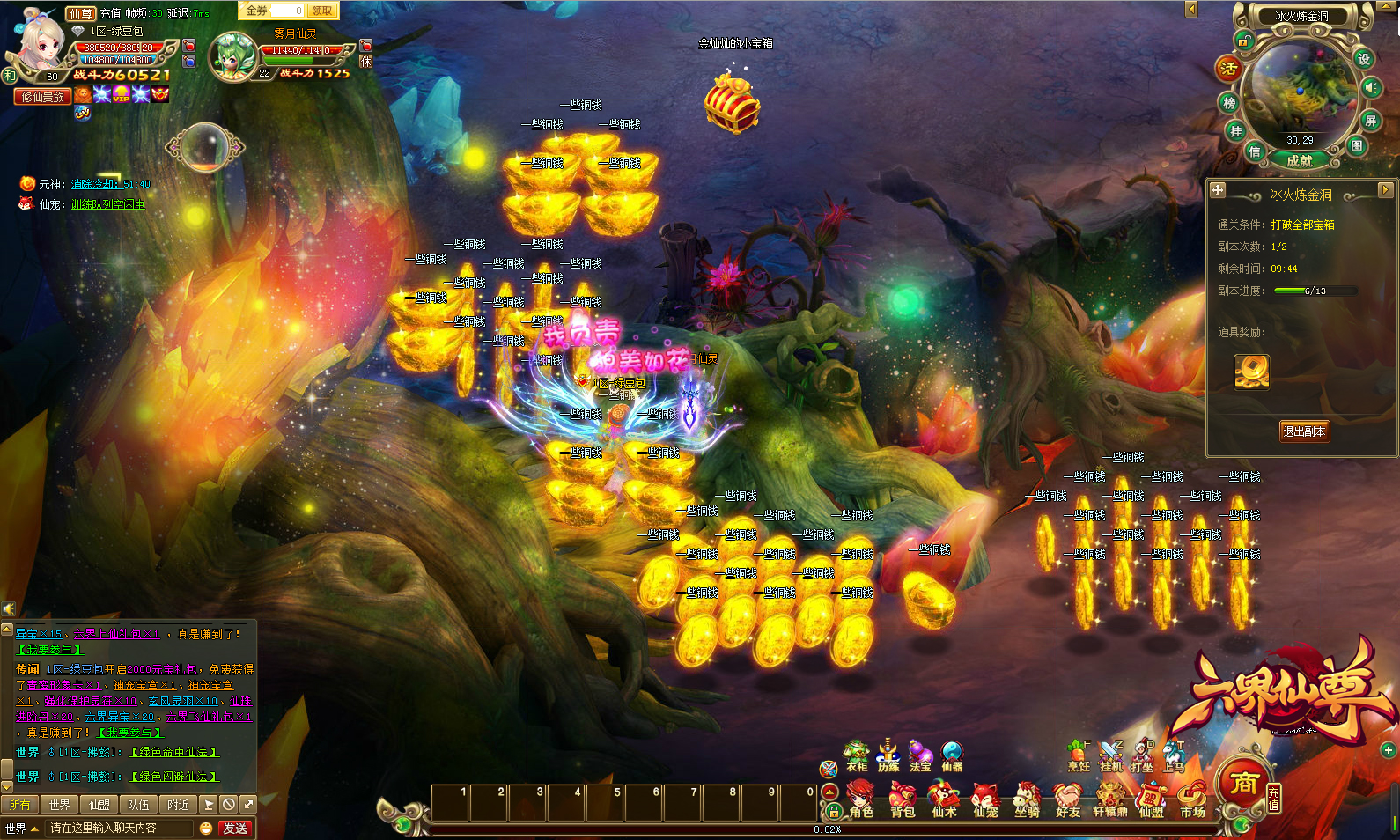Toggle 挂机 auto-battle icon
The image size is (1400, 840).
(1111, 756)
